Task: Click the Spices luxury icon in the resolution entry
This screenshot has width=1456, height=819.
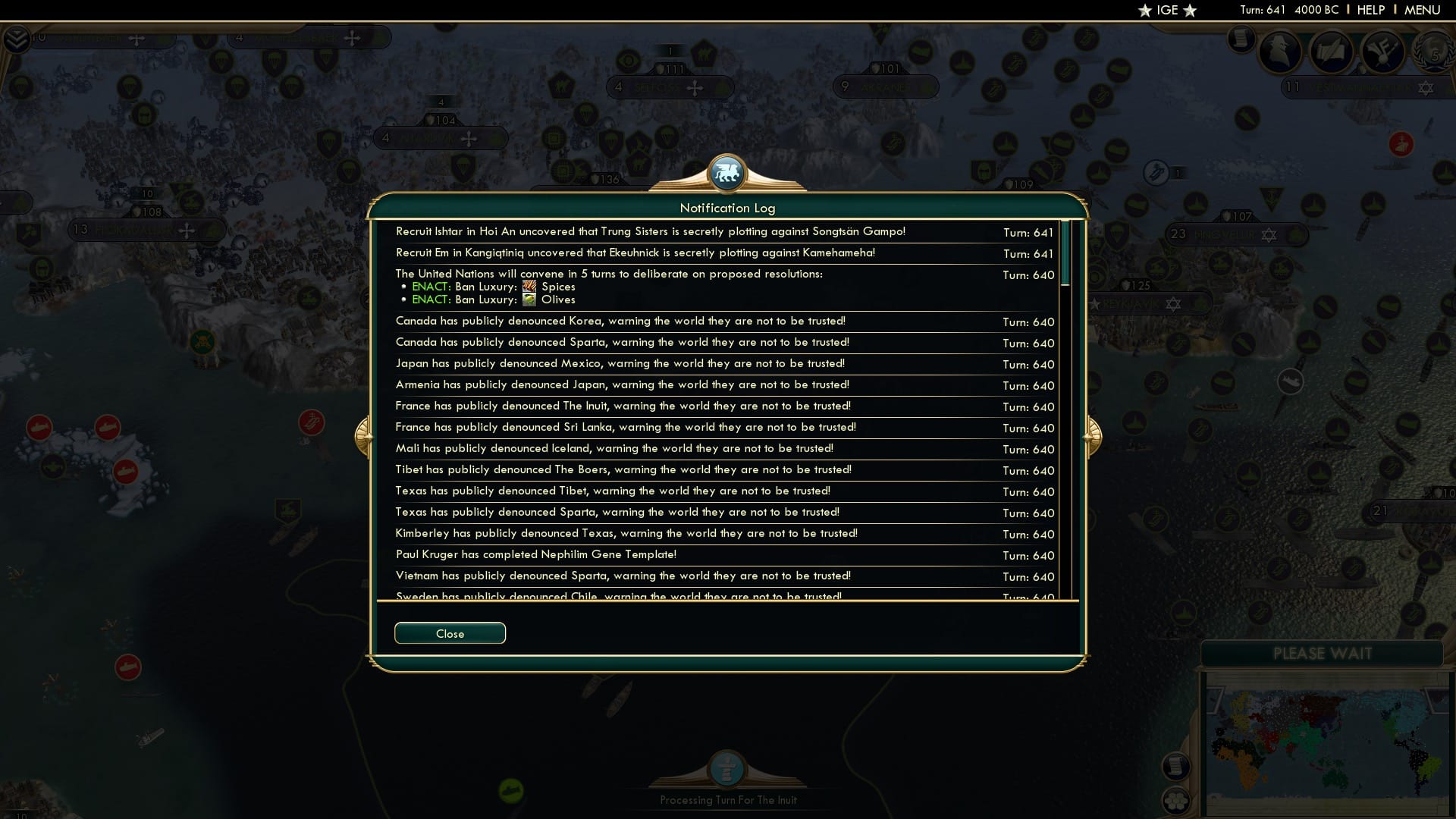Action: 529,287
